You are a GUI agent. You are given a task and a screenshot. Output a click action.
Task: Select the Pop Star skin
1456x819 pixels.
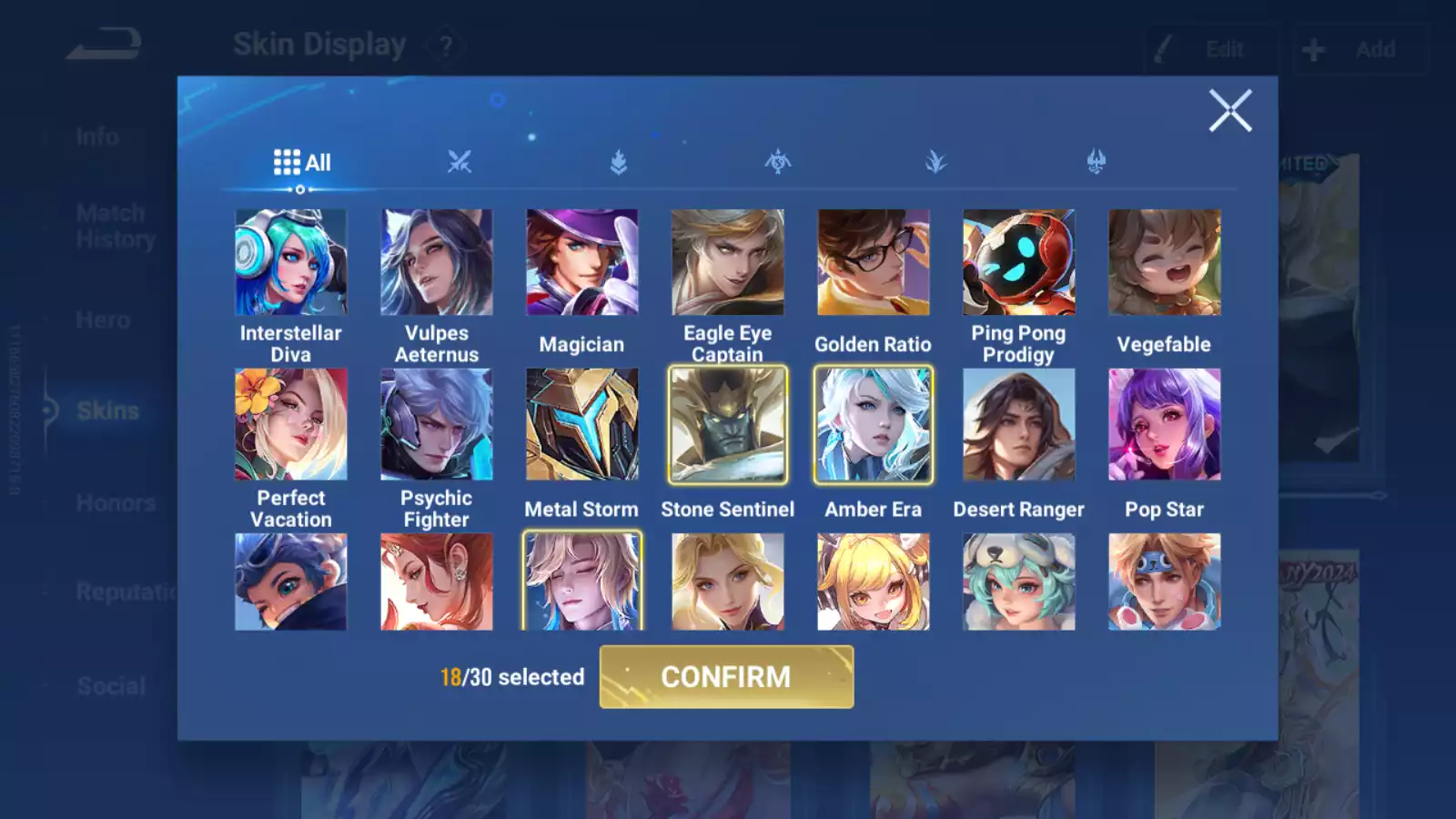click(1164, 424)
